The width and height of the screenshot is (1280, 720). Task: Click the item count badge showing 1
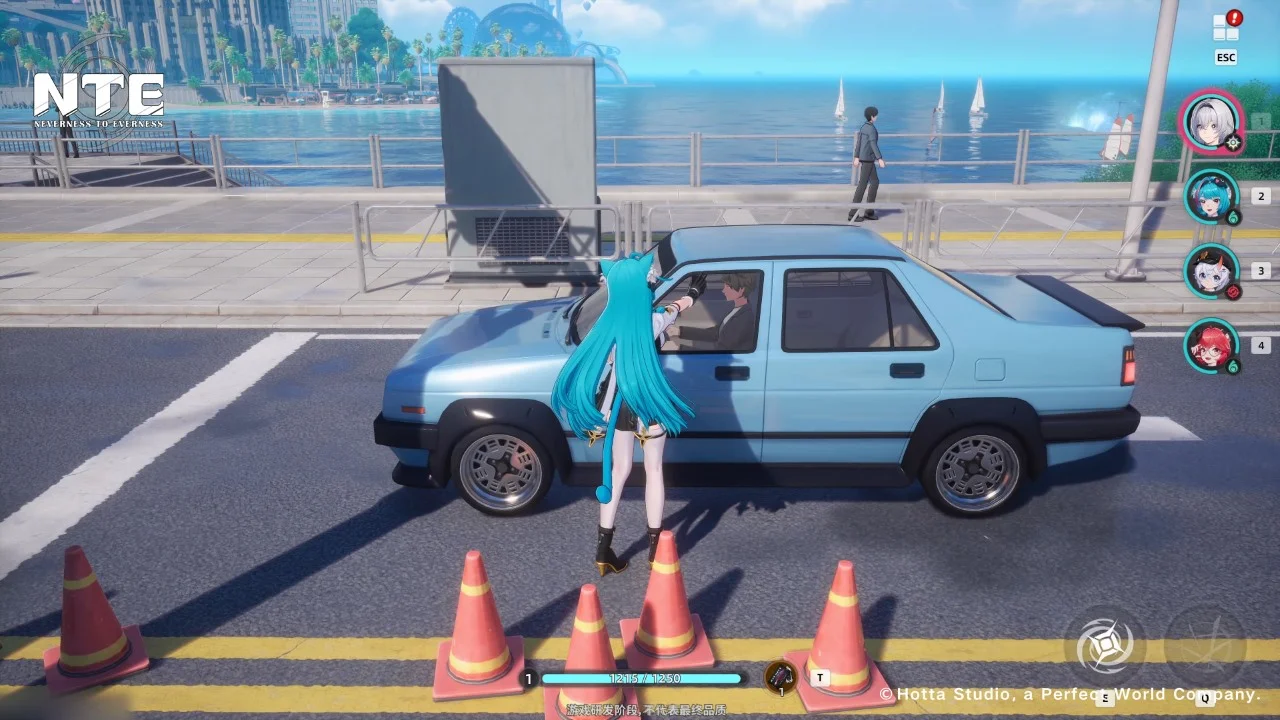pyautogui.click(x=781, y=693)
